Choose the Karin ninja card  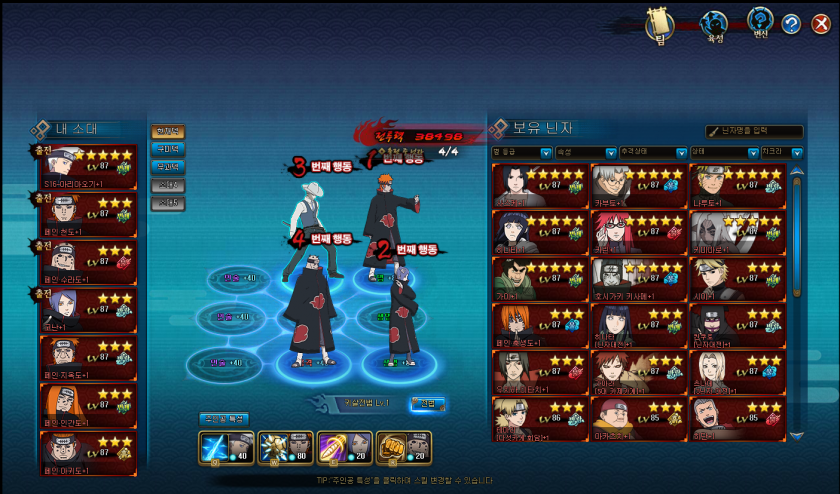click(x=638, y=232)
